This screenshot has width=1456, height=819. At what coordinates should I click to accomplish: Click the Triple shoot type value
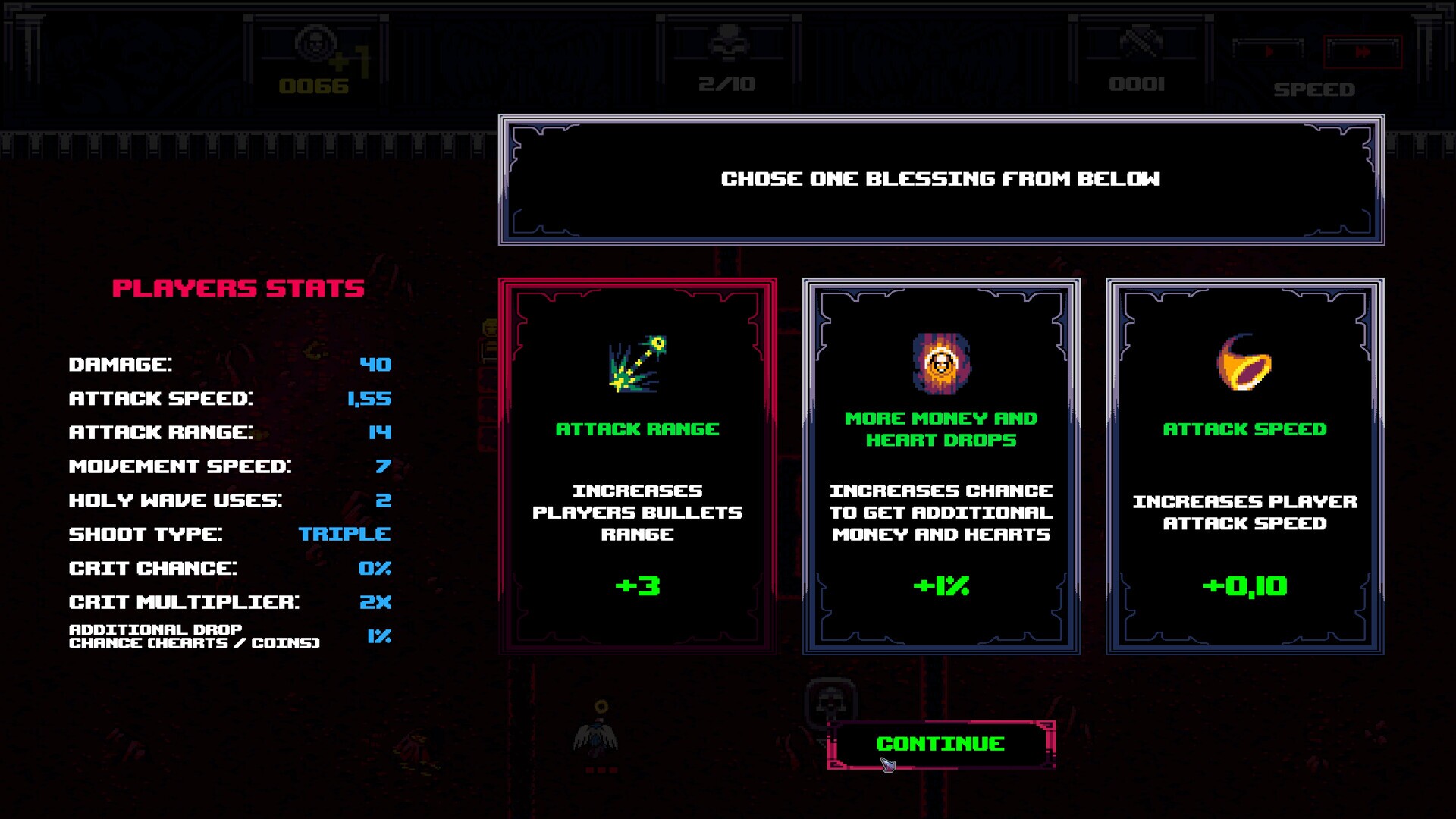click(345, 534)
